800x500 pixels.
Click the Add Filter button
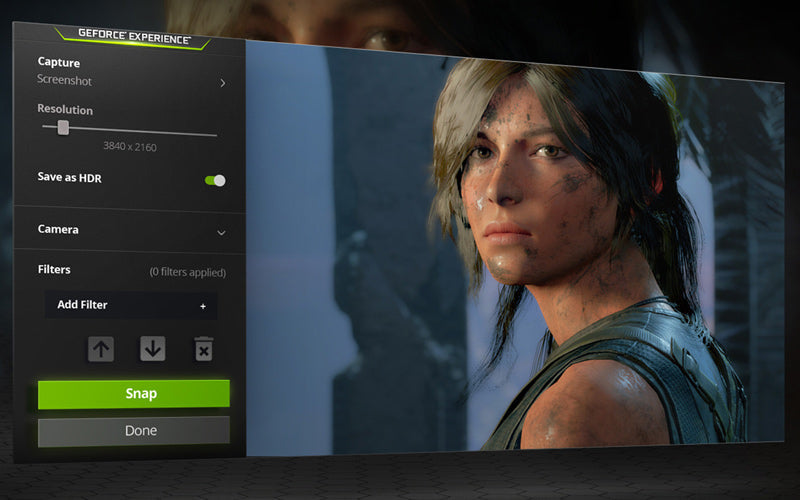coord(131,305)
